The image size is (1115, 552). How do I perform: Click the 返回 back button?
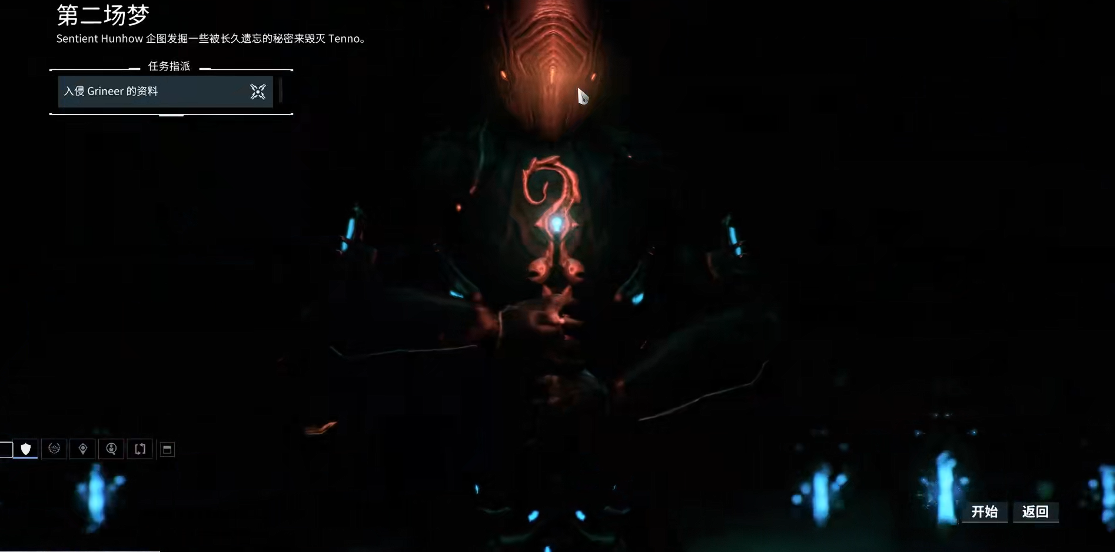click(x=1035, y=512)
